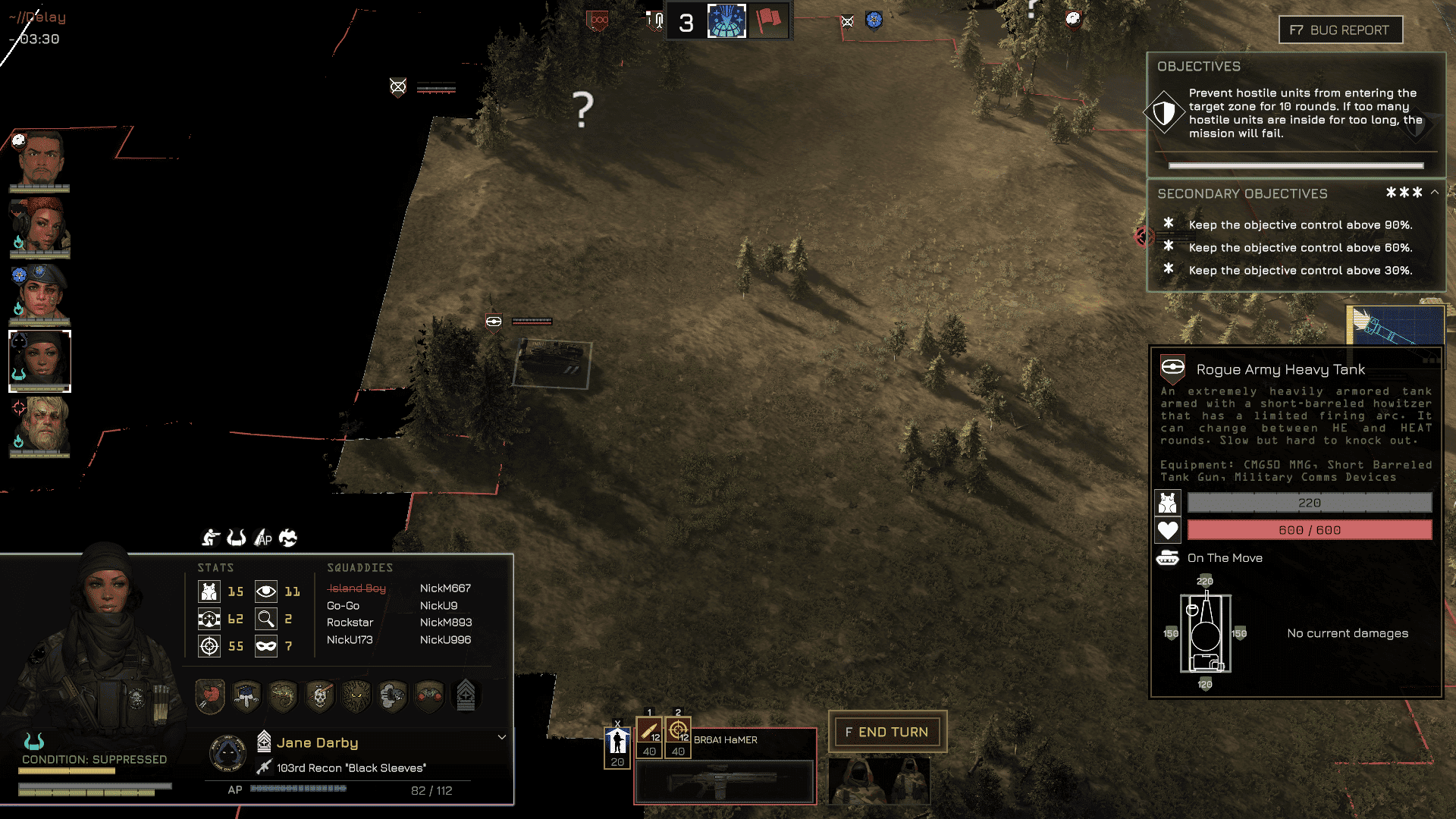Viewport: 1456px width, 819px height.
Task: Click the armor icon on the tank panel
Action: [x=1167, y=502]
